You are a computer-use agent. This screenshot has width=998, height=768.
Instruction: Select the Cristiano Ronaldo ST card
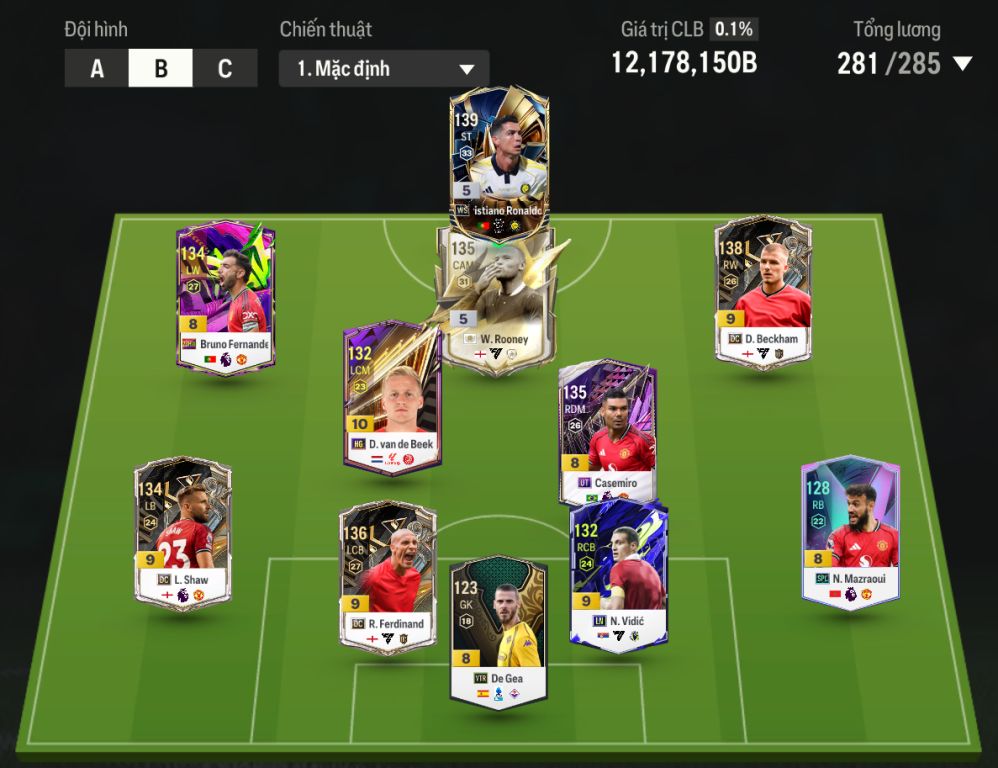(x=499, y=160)
